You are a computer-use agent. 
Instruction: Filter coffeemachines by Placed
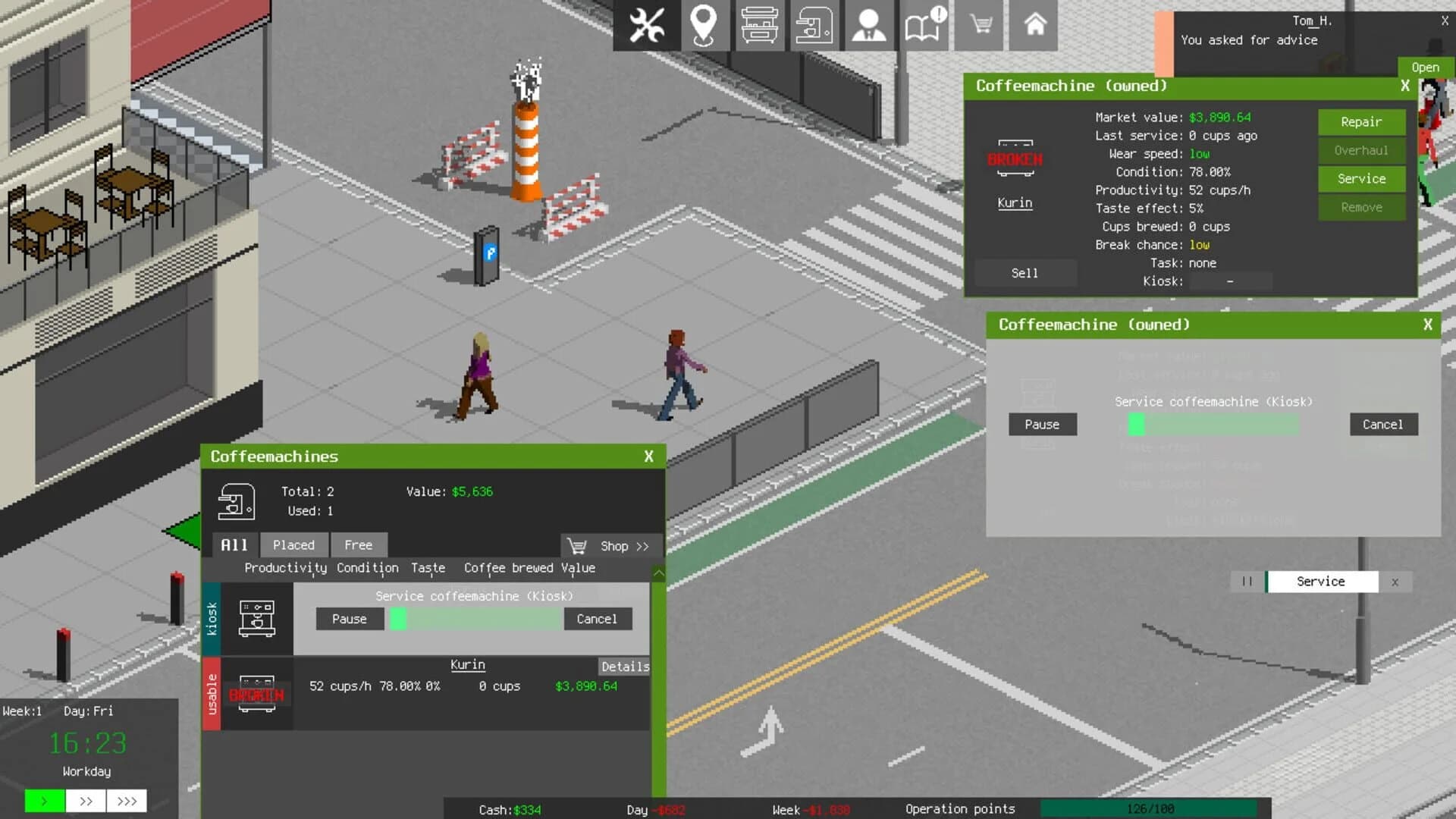(x=293, y=544)
